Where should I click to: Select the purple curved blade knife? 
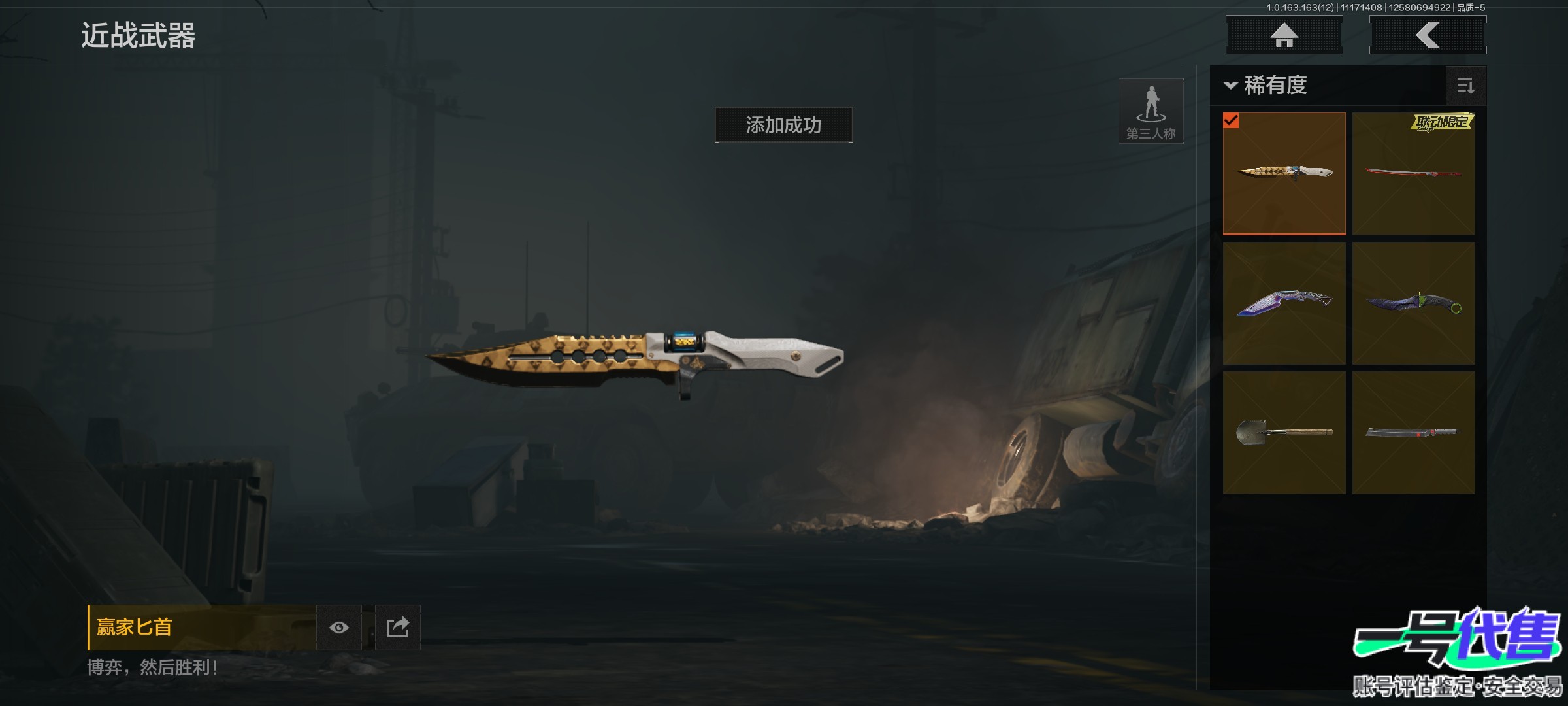click(x=1284, y=303)
